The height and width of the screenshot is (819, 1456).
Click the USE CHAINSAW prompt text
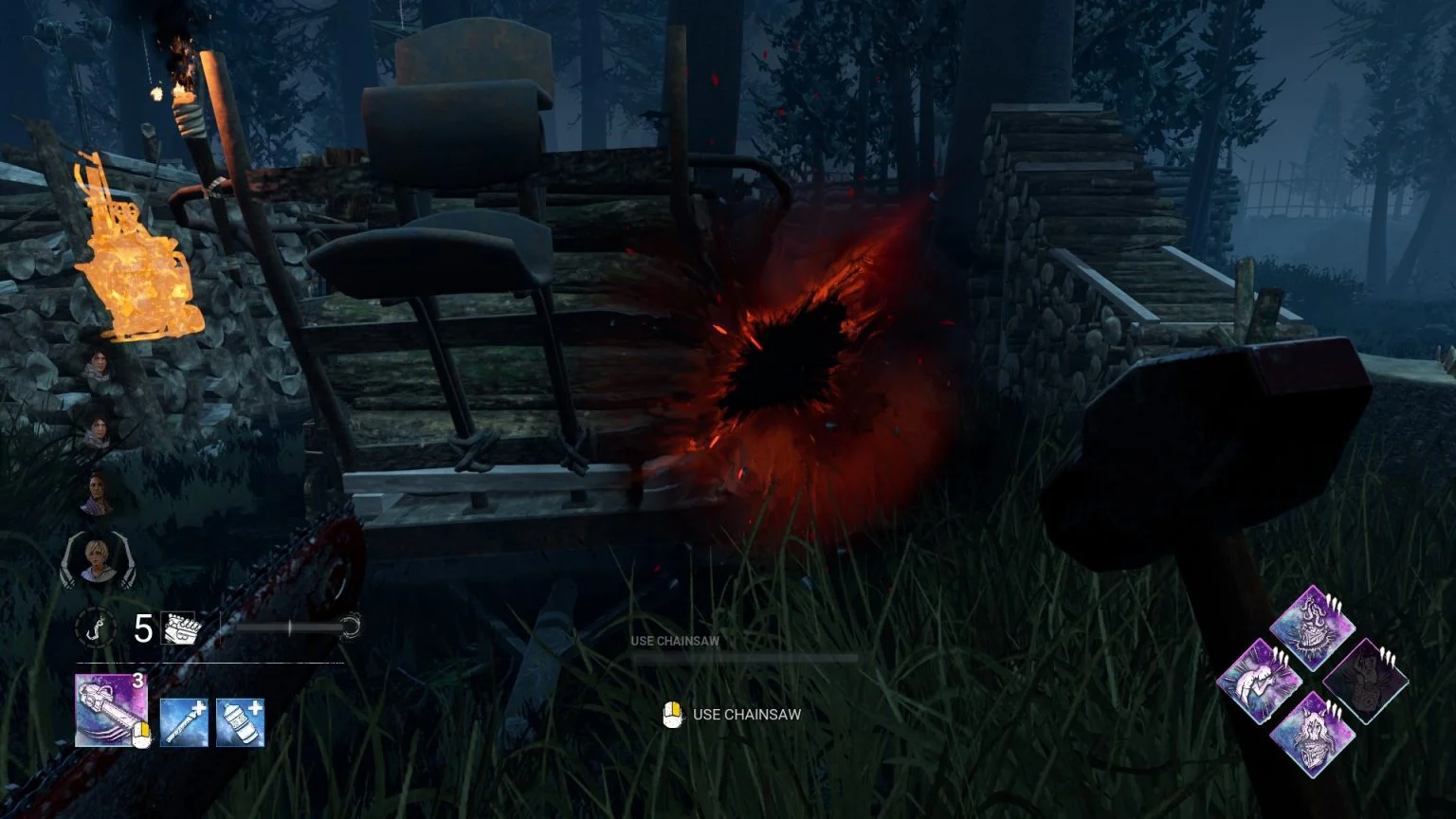748,715
